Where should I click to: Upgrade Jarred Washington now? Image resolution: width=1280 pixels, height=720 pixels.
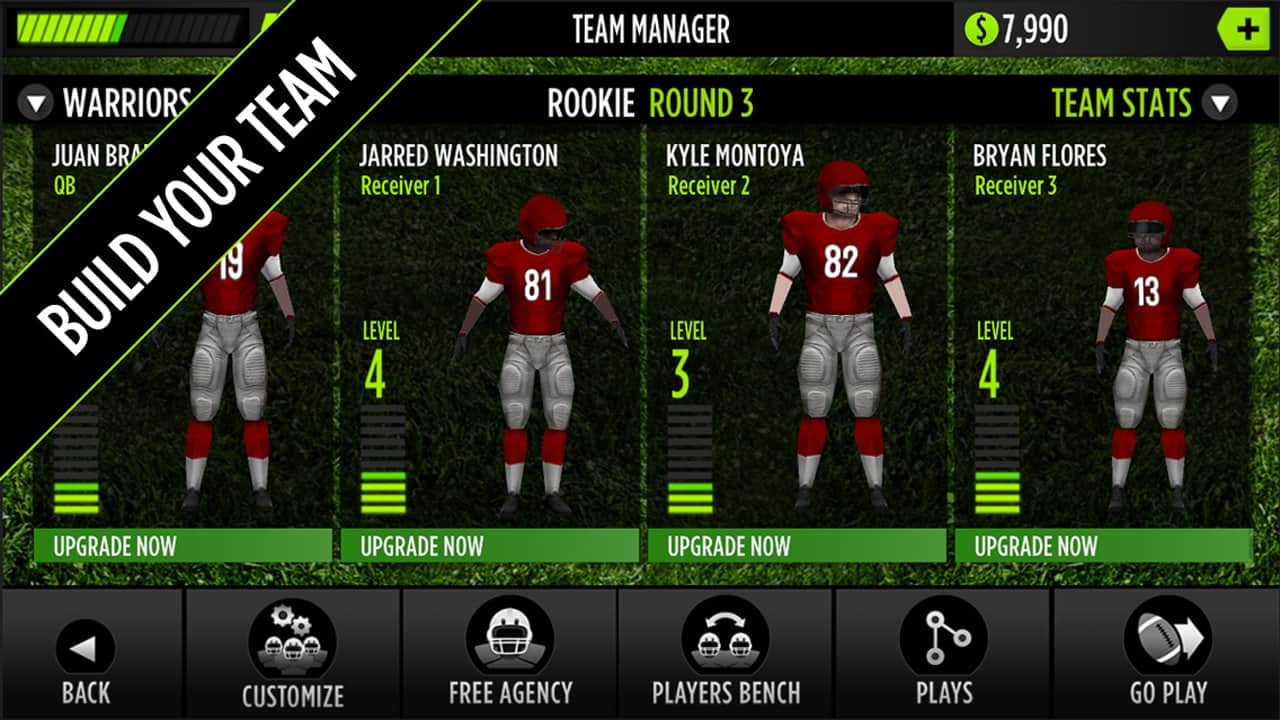pos(490,546)
